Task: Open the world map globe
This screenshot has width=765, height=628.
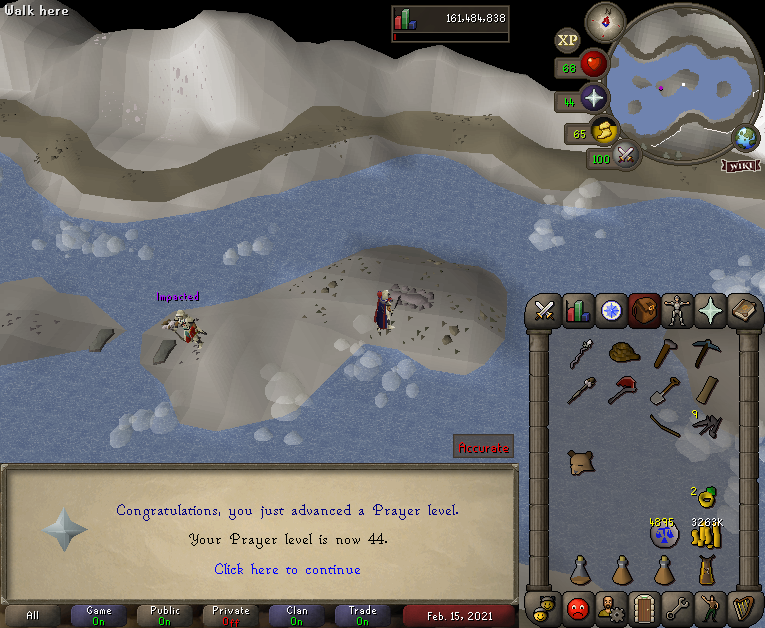Action: point(745,137)
